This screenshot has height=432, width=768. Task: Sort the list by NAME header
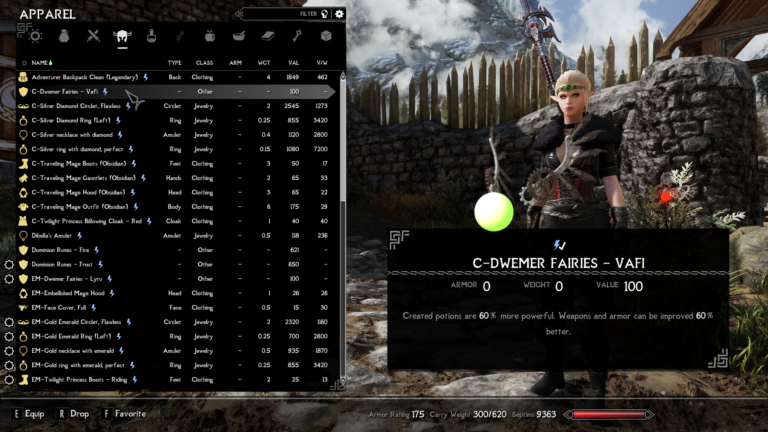(x=41, y=62)
